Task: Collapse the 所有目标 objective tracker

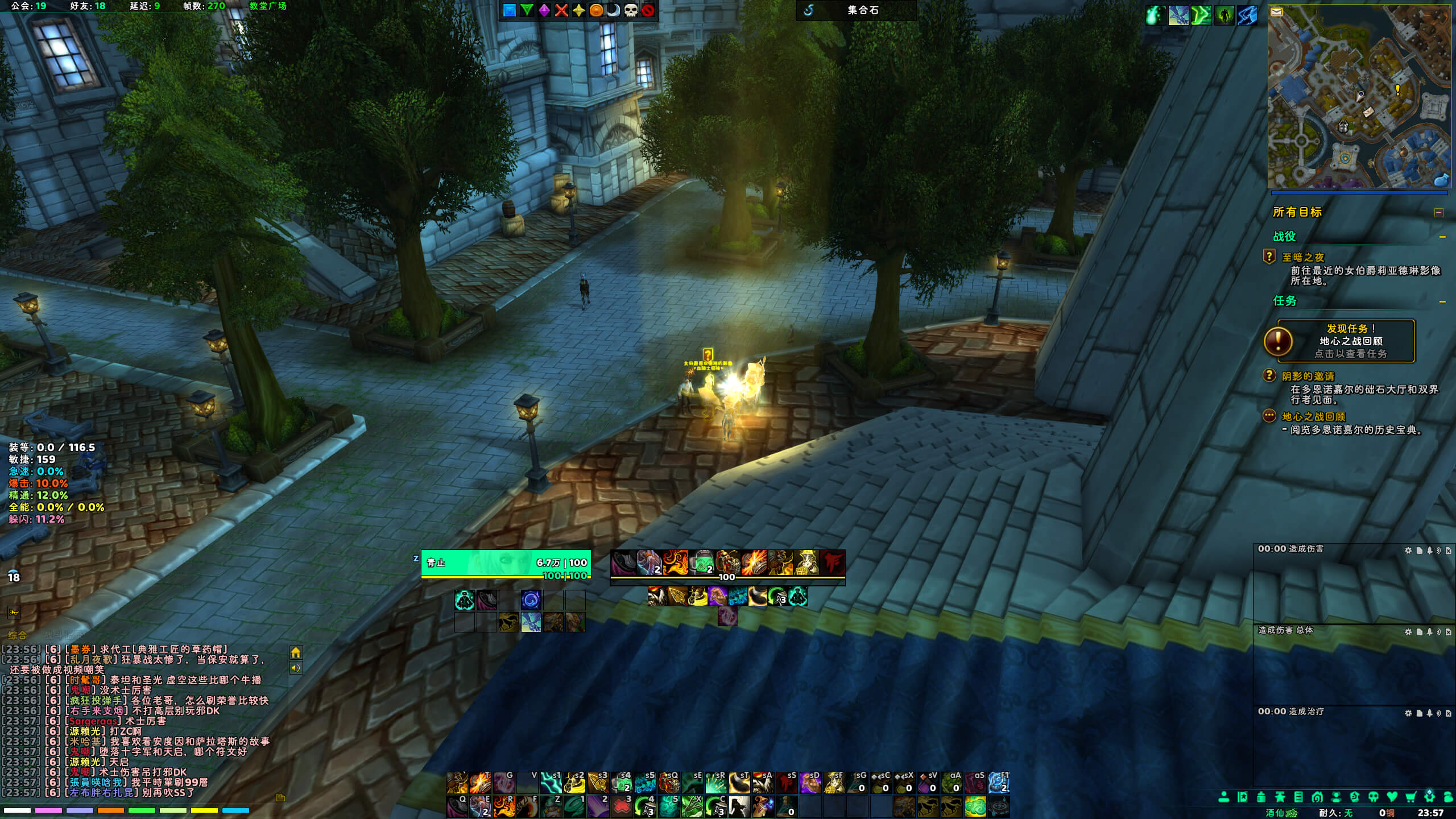Action: coord(1438,213)
